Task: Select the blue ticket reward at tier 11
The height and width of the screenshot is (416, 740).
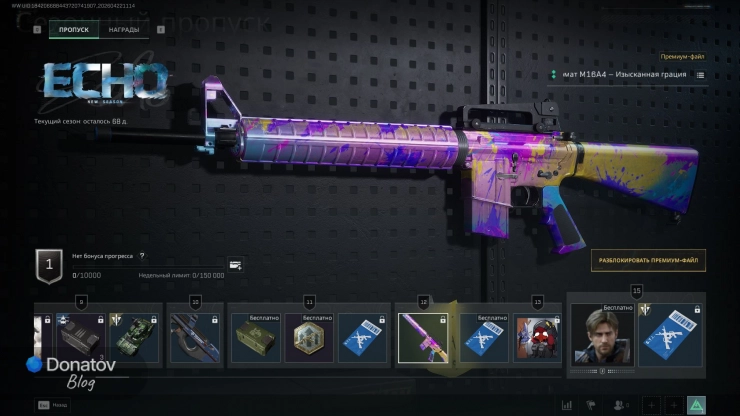Action: click(x=362, y=337)
